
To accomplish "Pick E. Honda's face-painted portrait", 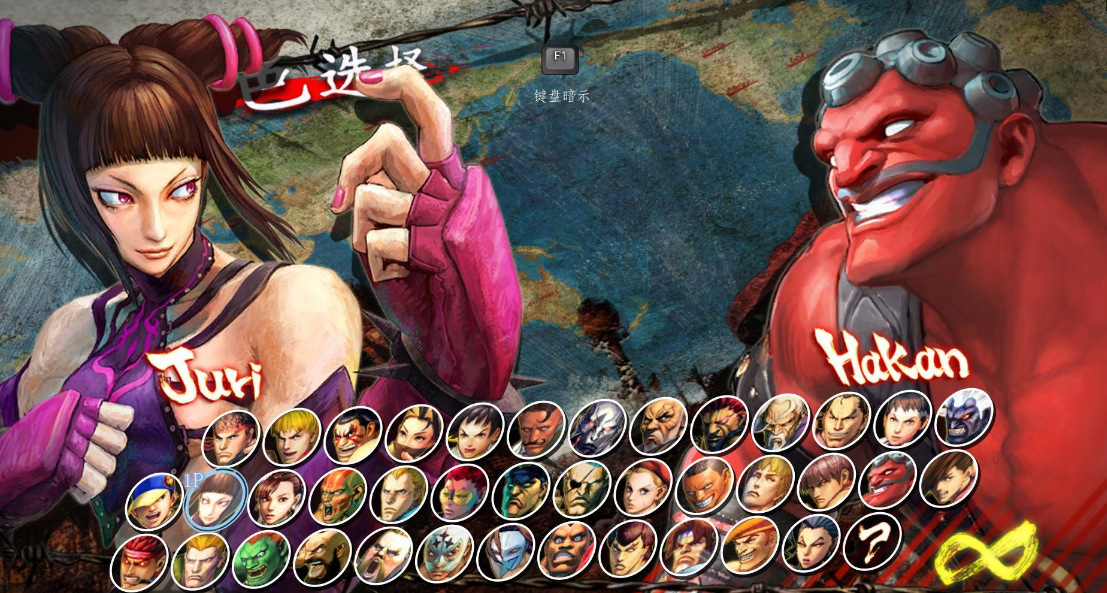I will (353, 434).
